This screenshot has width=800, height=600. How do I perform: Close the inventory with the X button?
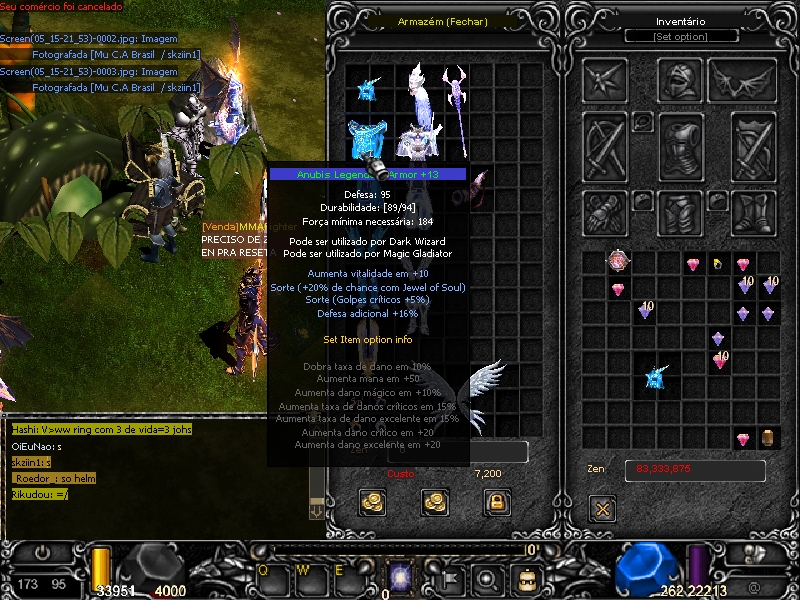602,507
